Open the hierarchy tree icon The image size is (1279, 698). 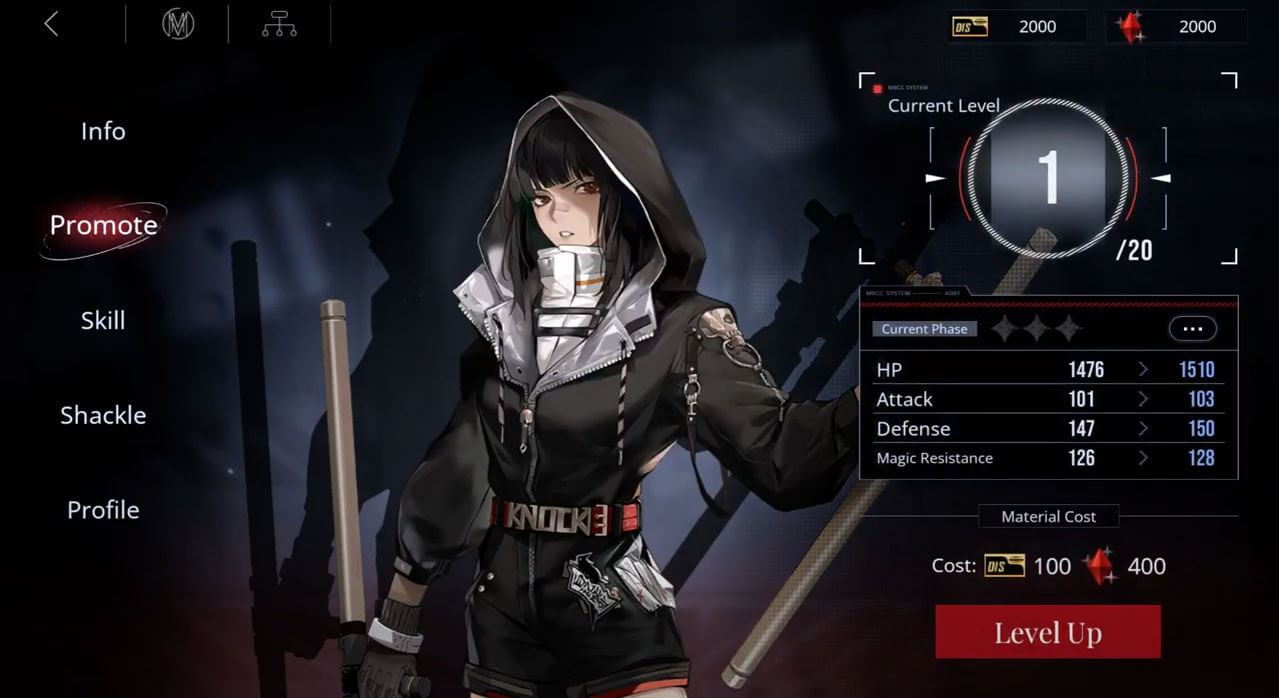coord(279,24)
